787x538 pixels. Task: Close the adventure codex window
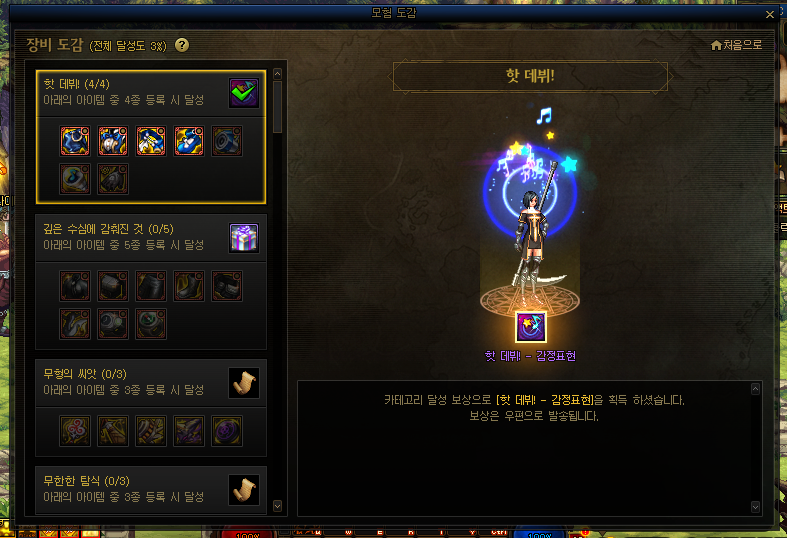(x=769, y=14)
